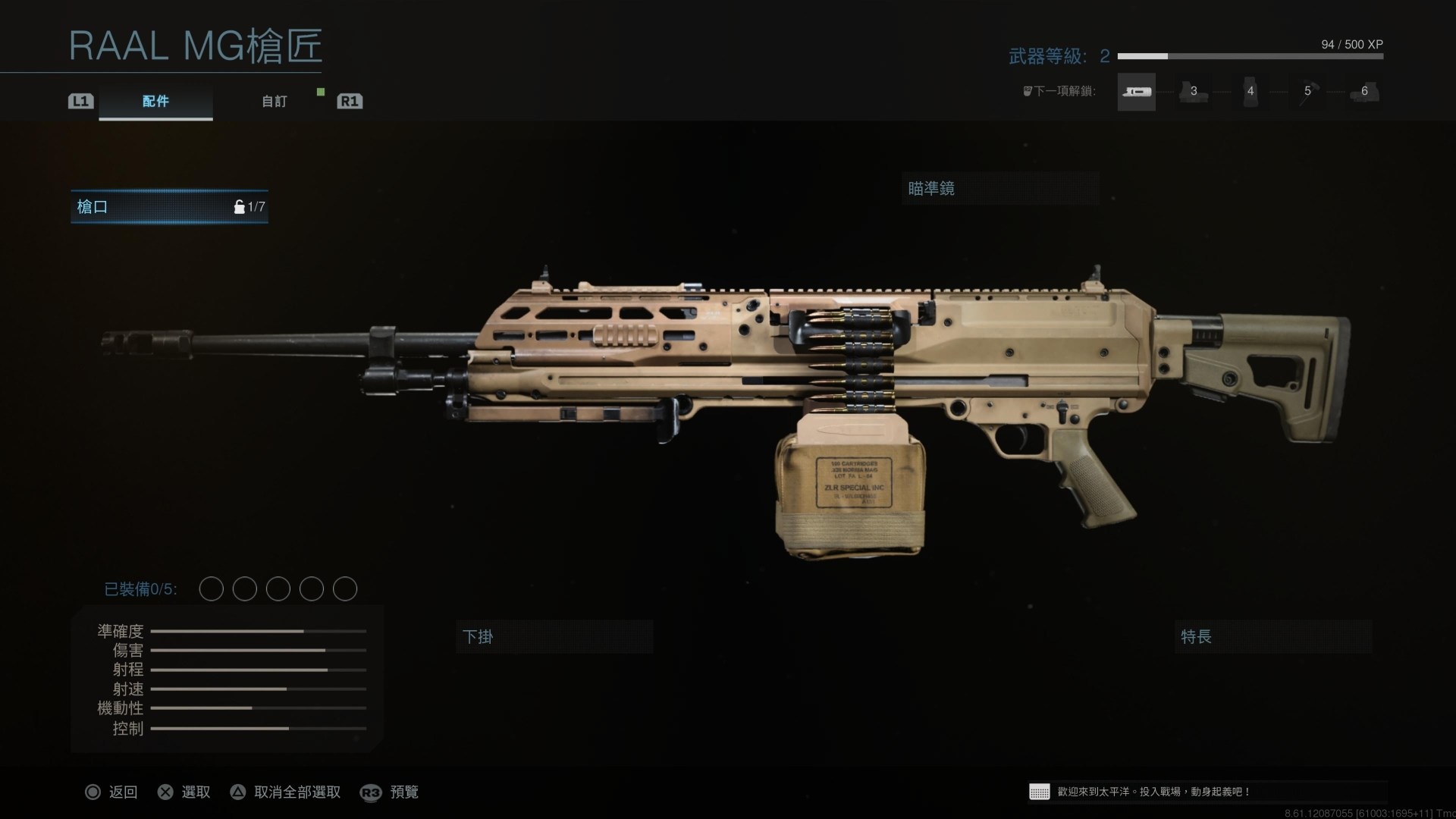Viewport: 1456px width, 819px height.
Task: Click the muzzle unlock icon in progression row
Action: 1136,91
